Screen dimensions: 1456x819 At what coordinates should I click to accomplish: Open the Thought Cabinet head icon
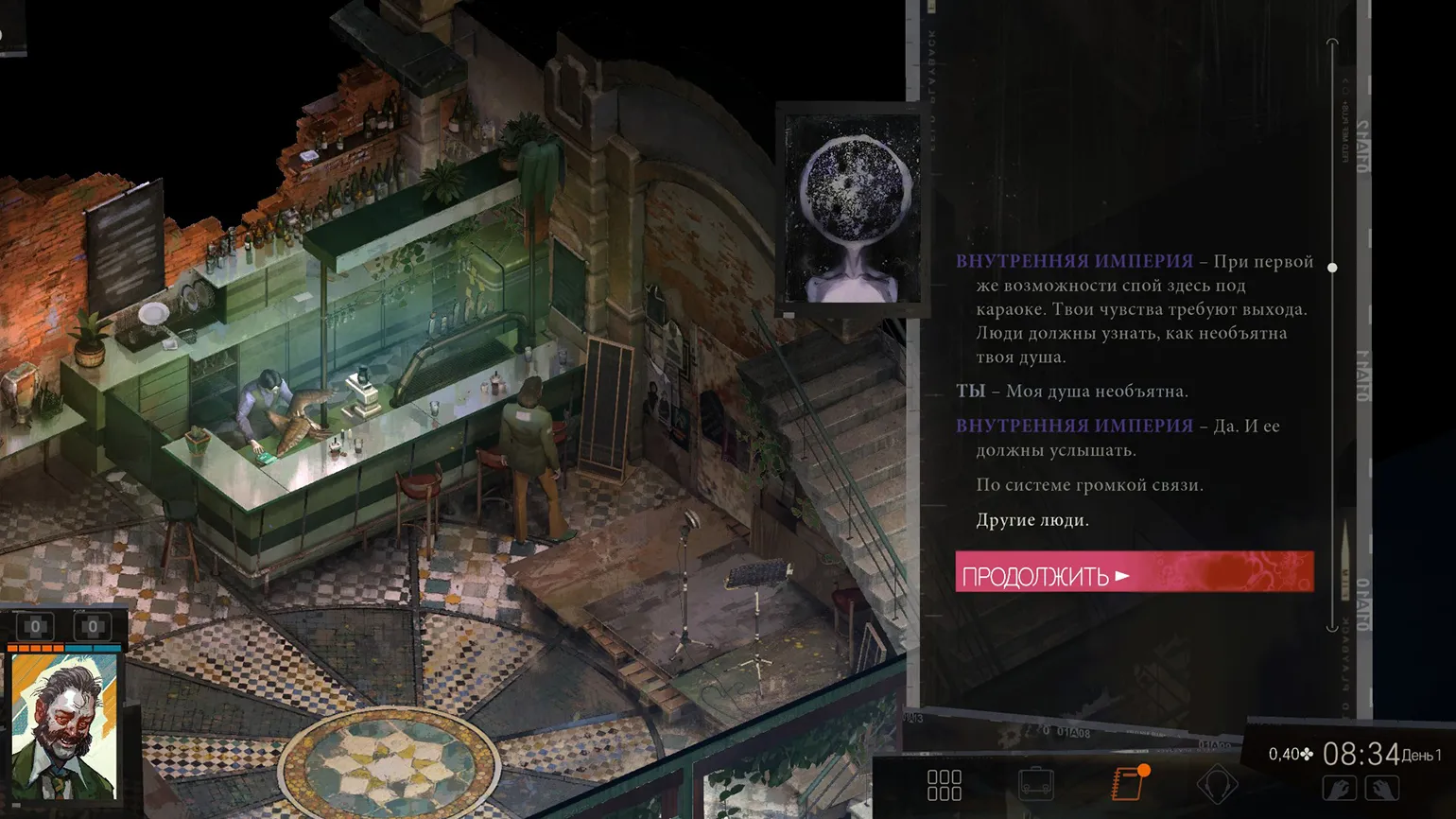tap(1217, 784)
